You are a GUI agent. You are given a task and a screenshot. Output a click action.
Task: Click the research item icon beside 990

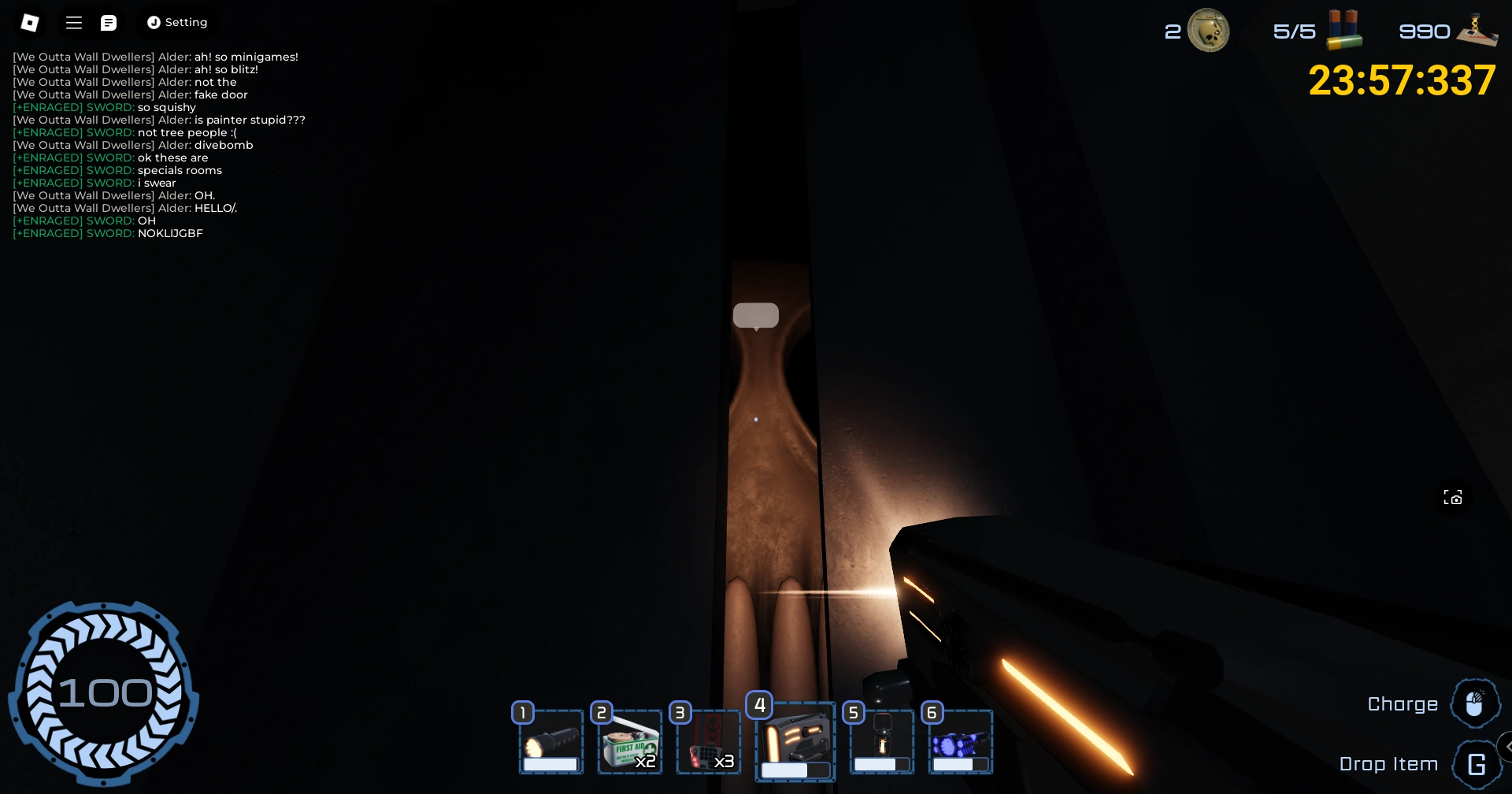coord(1476,28)
